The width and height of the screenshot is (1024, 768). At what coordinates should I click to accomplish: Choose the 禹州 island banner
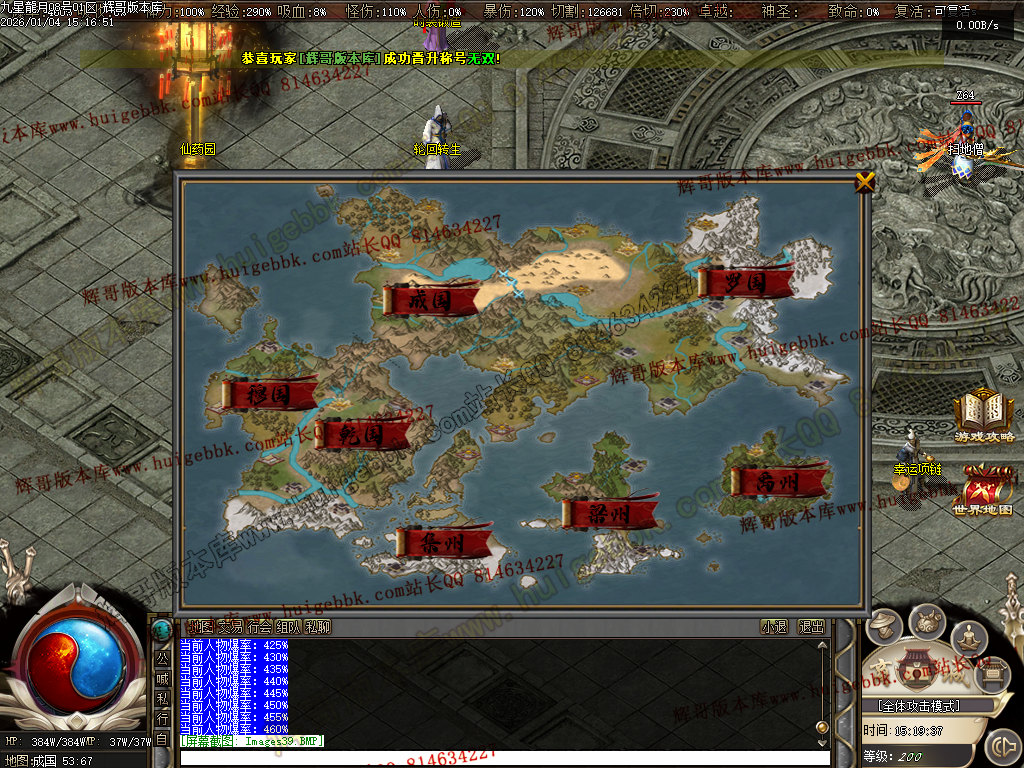[x=778, y=482]
